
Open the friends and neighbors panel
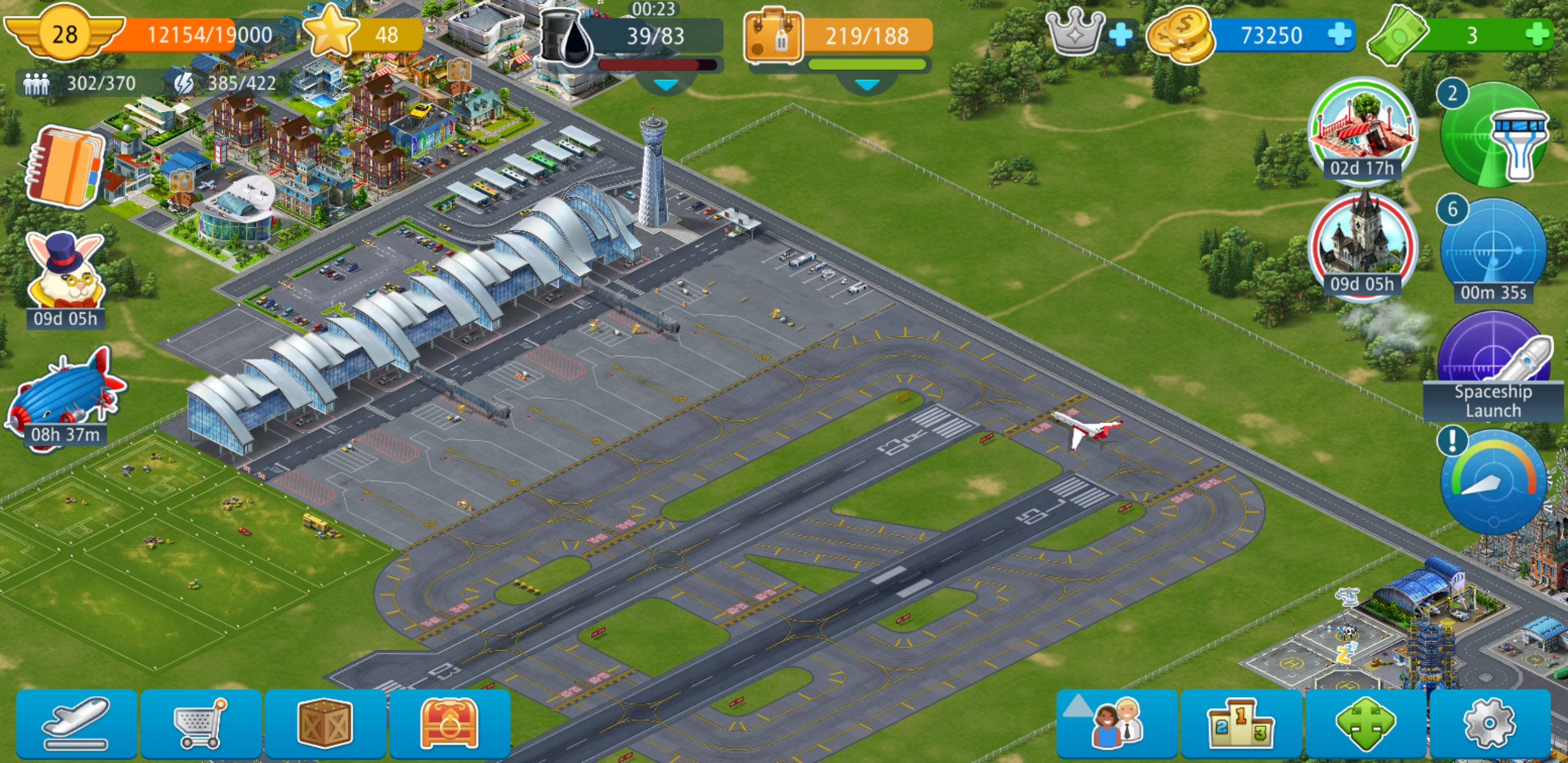[1117, 723]
